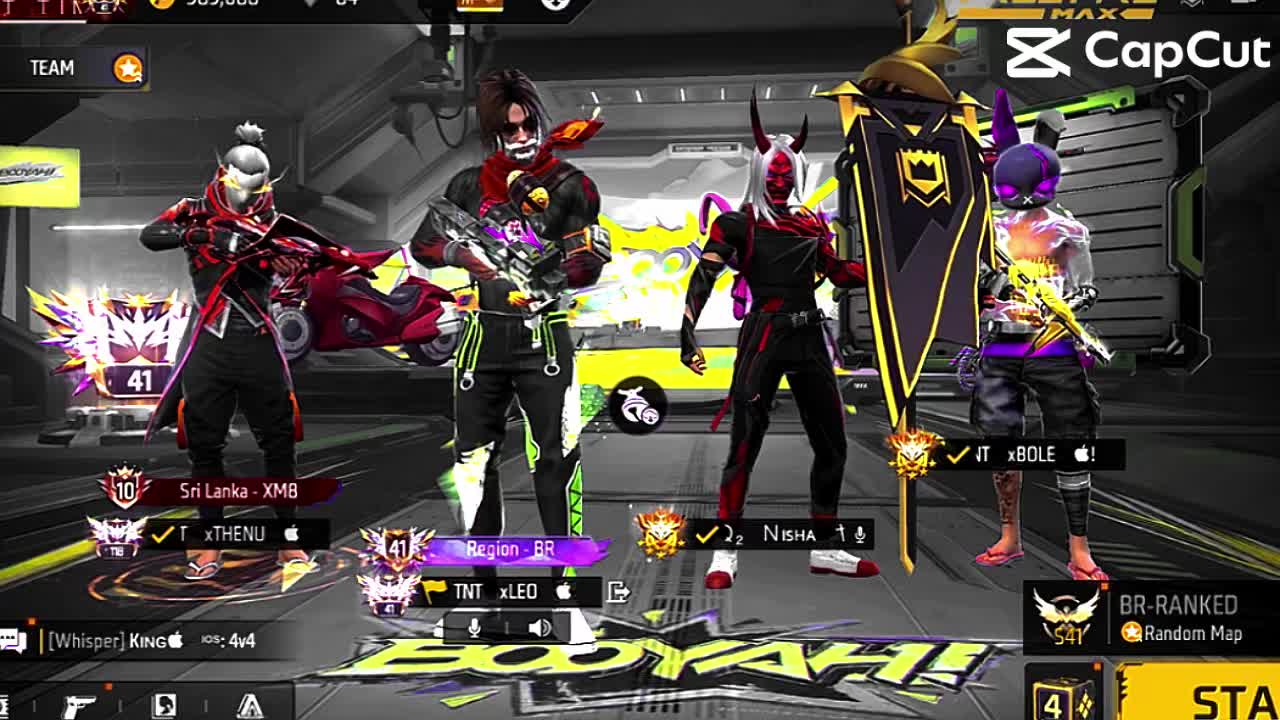1280x720 pixels.
Task: Open the chat speech bubble icon
Action: pyautogui.click(x=14, y=641)
